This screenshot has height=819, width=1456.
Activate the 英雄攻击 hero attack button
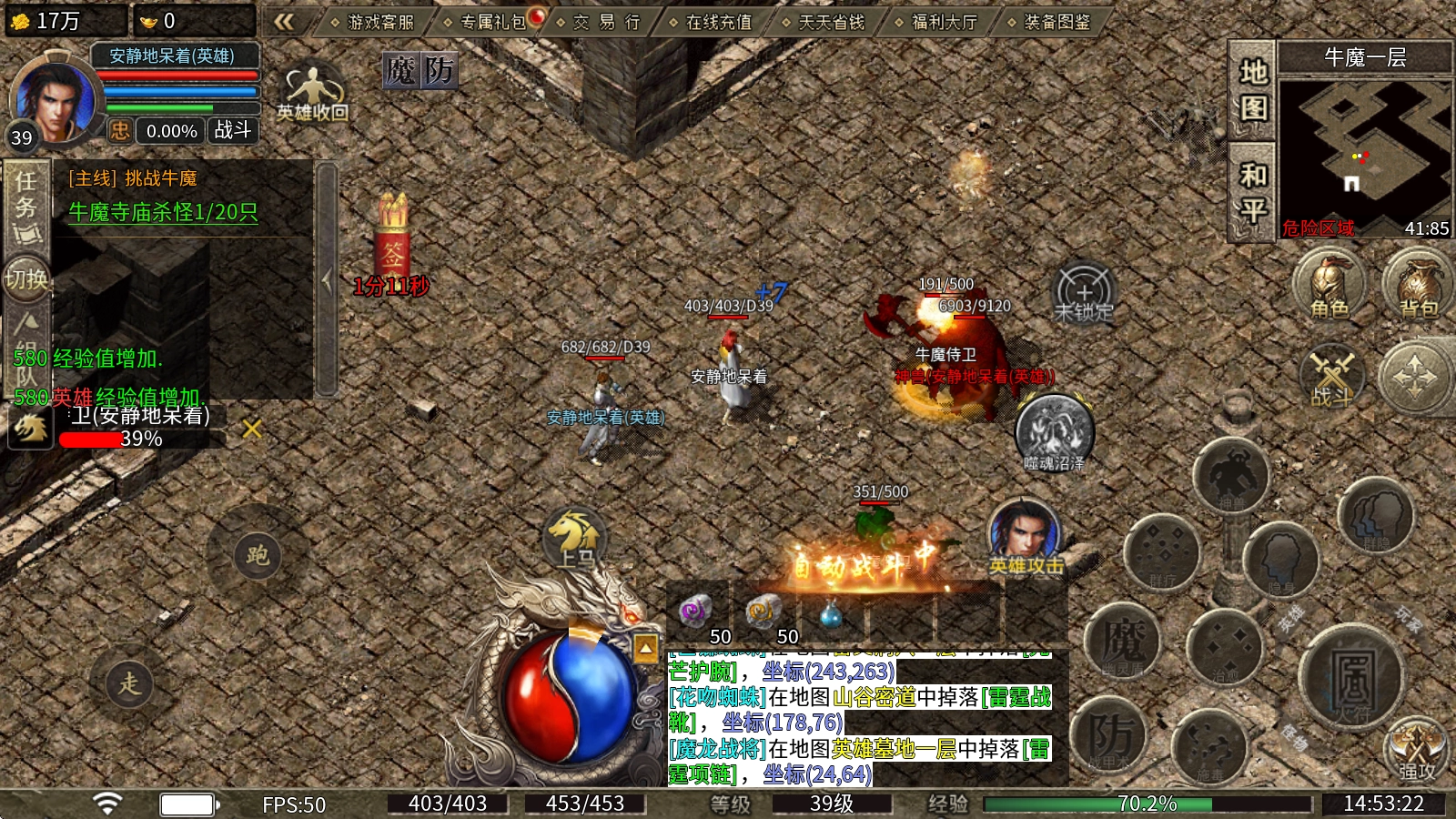pos(1026,539)
